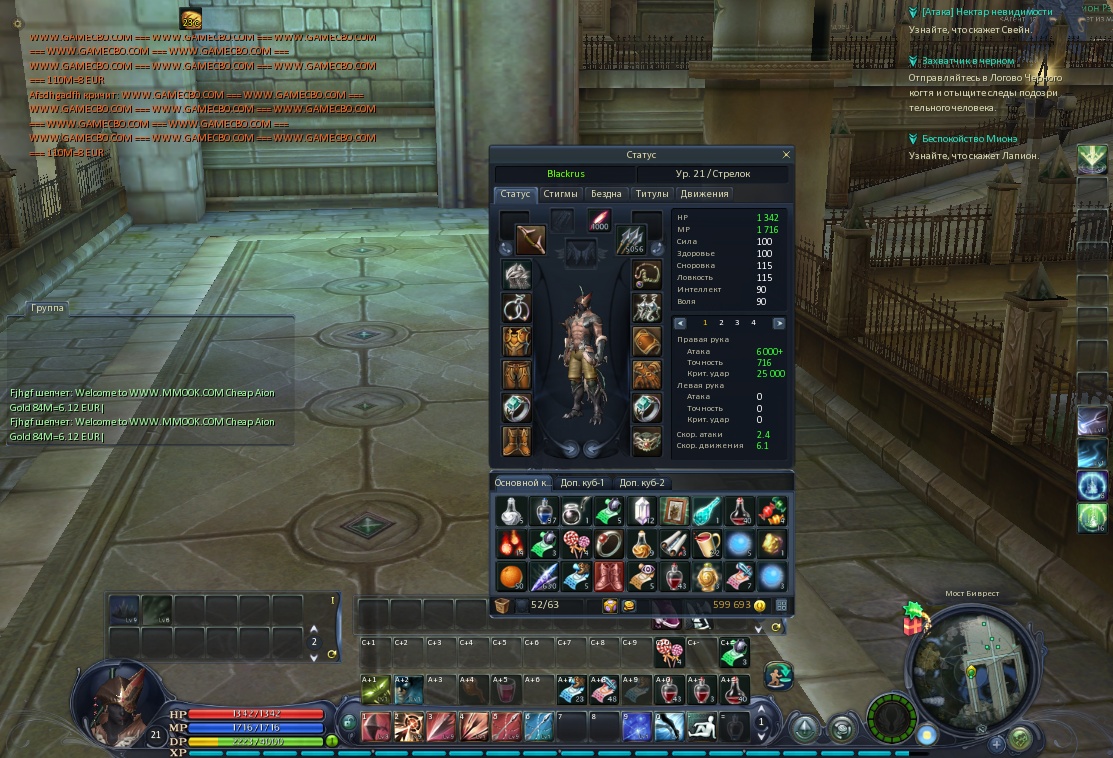This screenshot has height=758, width=1113.
Task: Switch to Доп. куб-2 inventory tab
Action: click(x=642, y=483)
